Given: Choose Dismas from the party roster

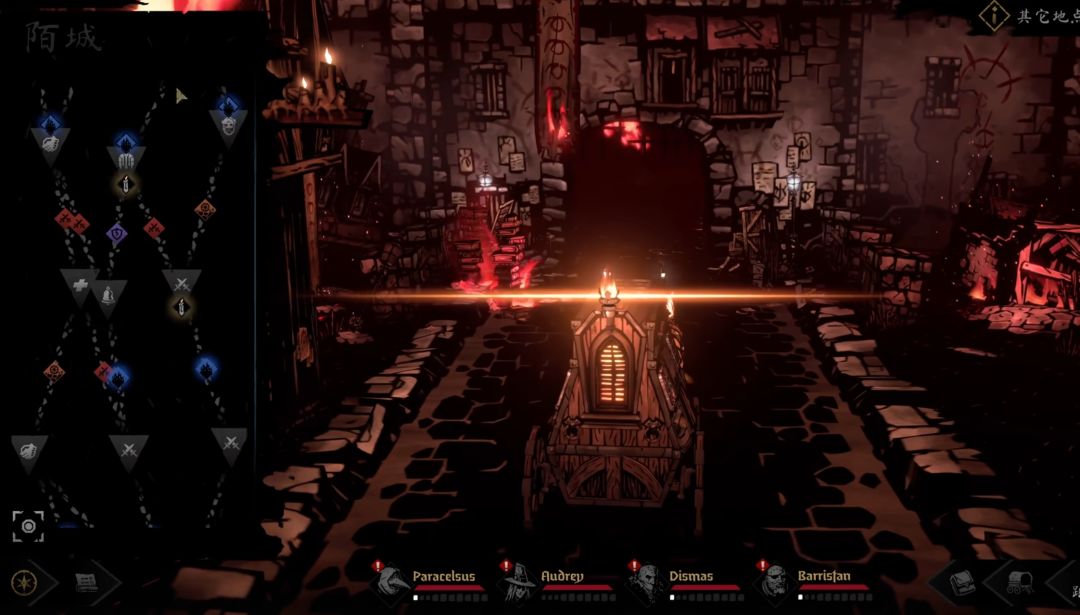Looking at the screenshot, I should pos(646,580).
